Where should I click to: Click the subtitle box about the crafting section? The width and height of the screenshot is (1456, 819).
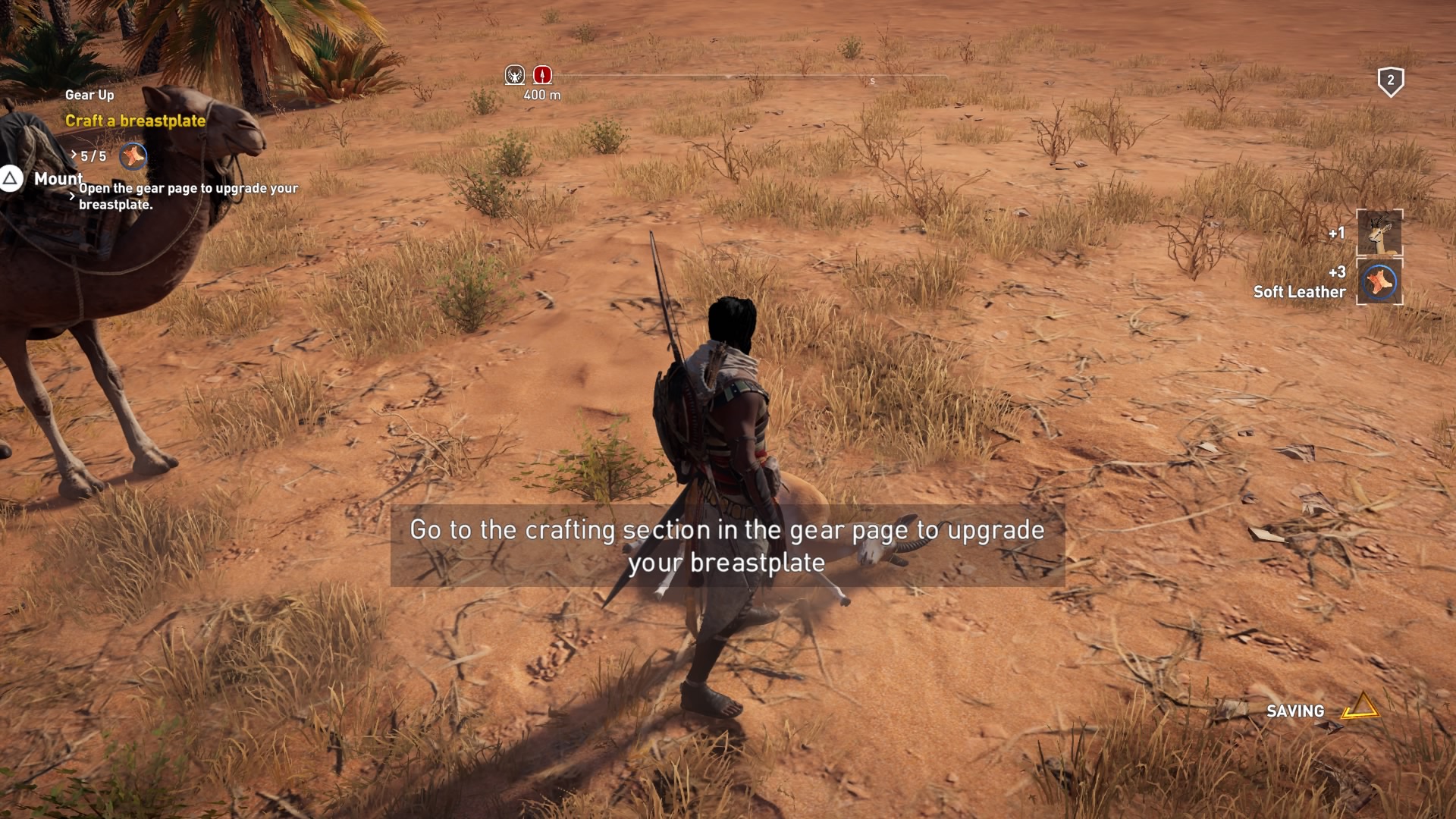(727, 548)
